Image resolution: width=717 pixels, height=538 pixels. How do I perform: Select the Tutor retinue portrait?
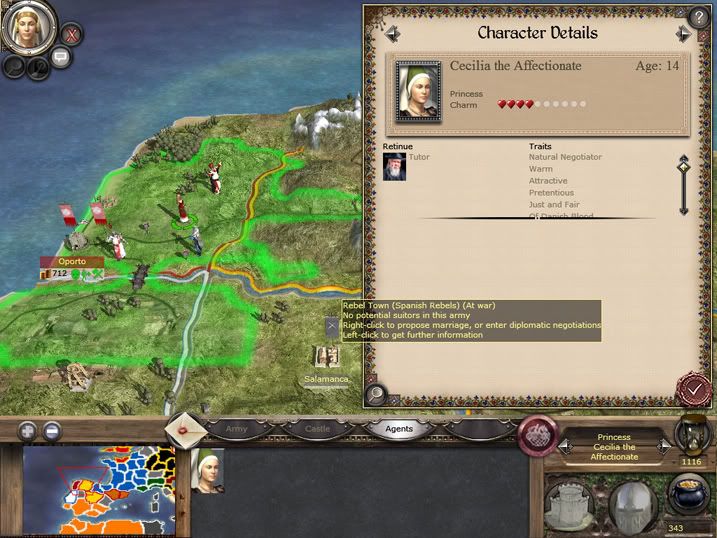point(394,167)
